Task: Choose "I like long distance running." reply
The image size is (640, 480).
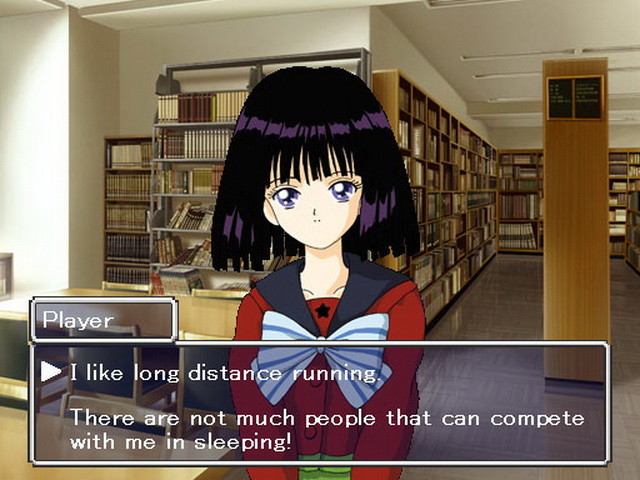Action: point(225,373)
